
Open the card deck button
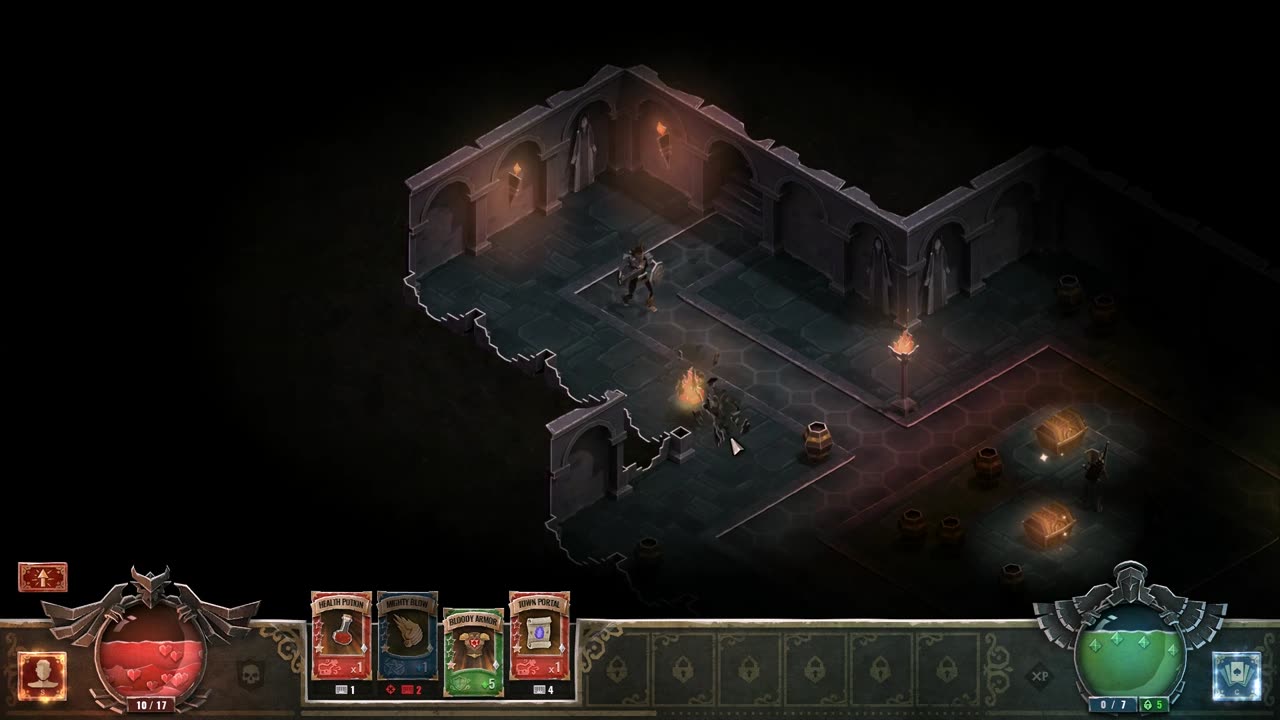[x=1236, y=676]
